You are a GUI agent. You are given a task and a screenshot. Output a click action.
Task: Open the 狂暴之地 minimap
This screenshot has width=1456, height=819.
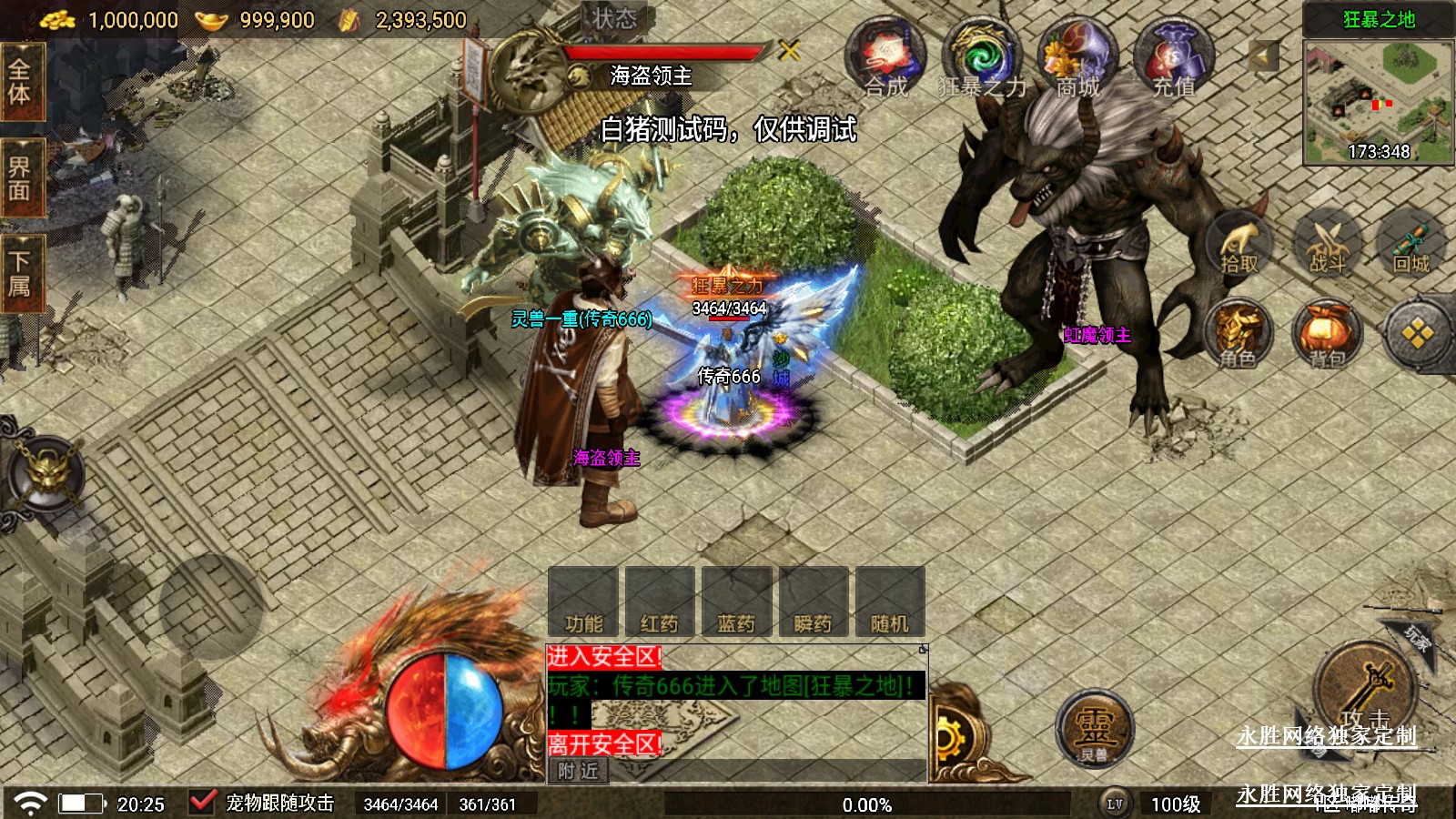tap(1378, 98)
